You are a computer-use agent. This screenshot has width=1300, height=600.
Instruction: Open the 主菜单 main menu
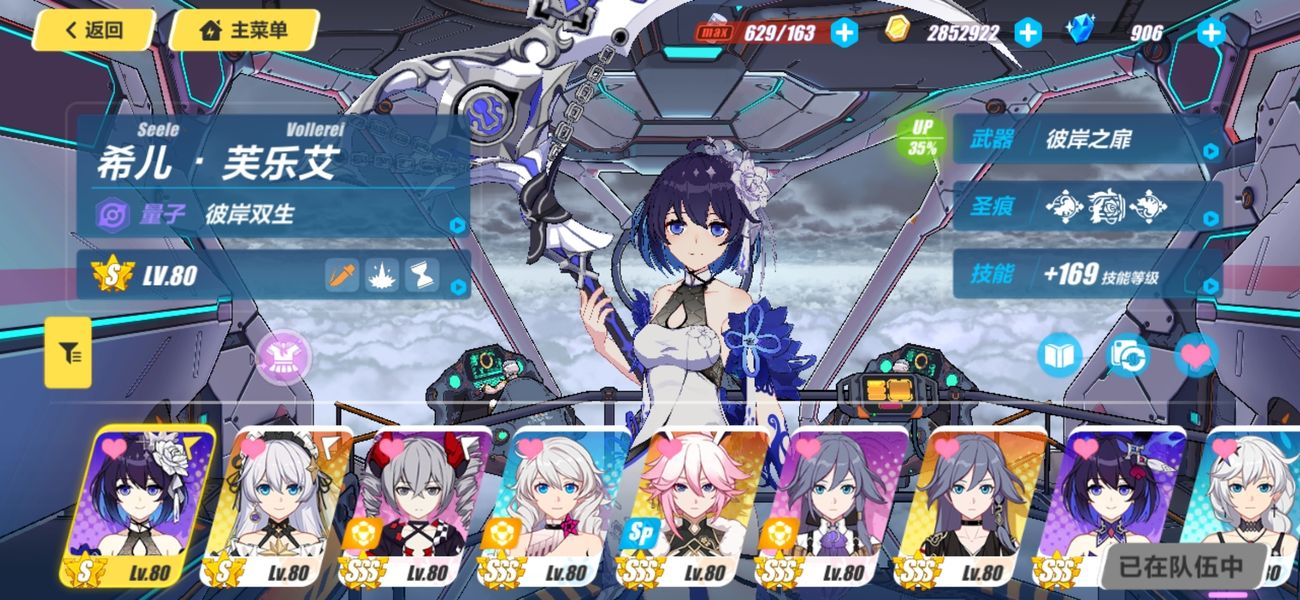pos(245,30)
